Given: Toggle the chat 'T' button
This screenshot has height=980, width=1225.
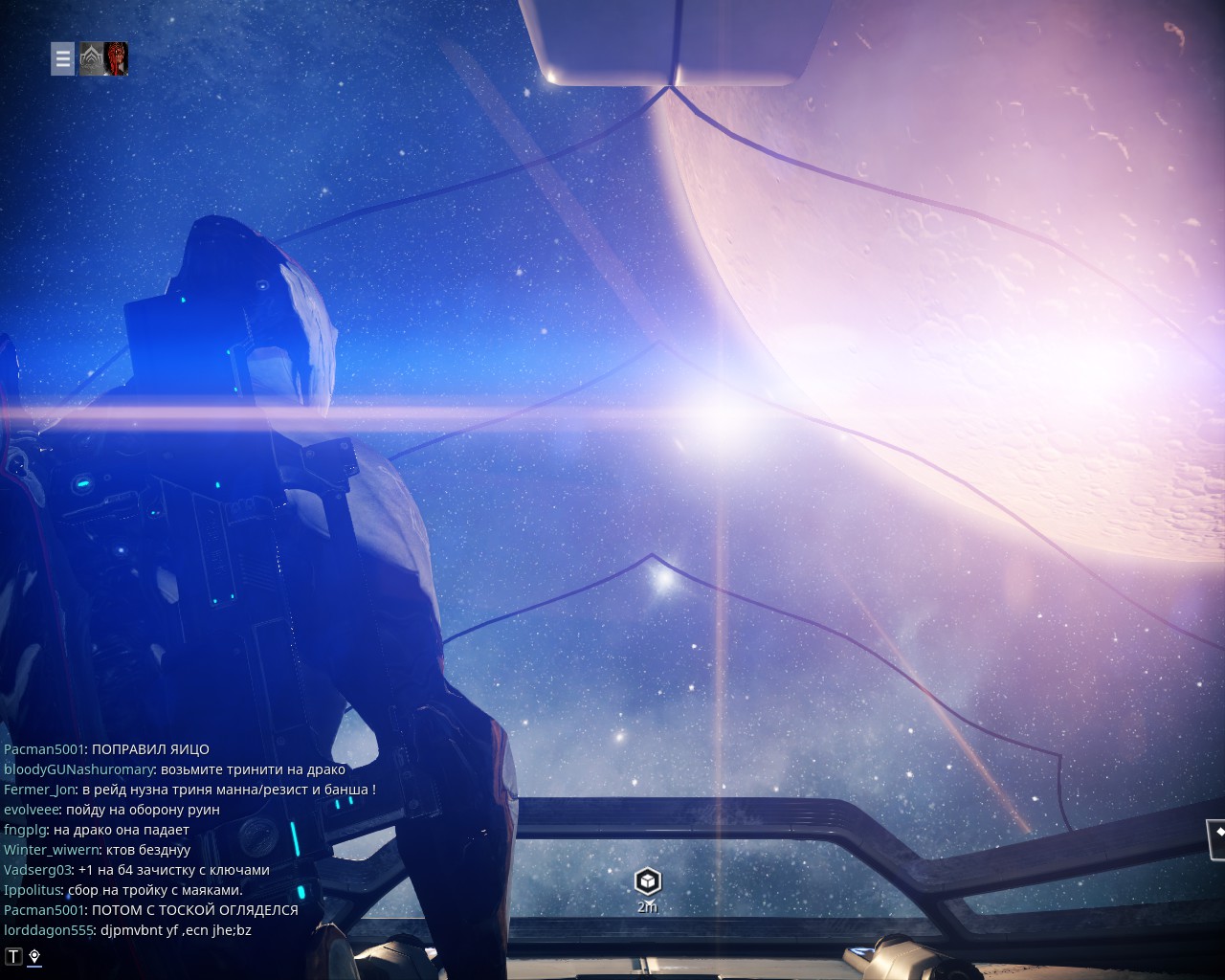Looking at the screenshot, I should (x=13, y=956).
